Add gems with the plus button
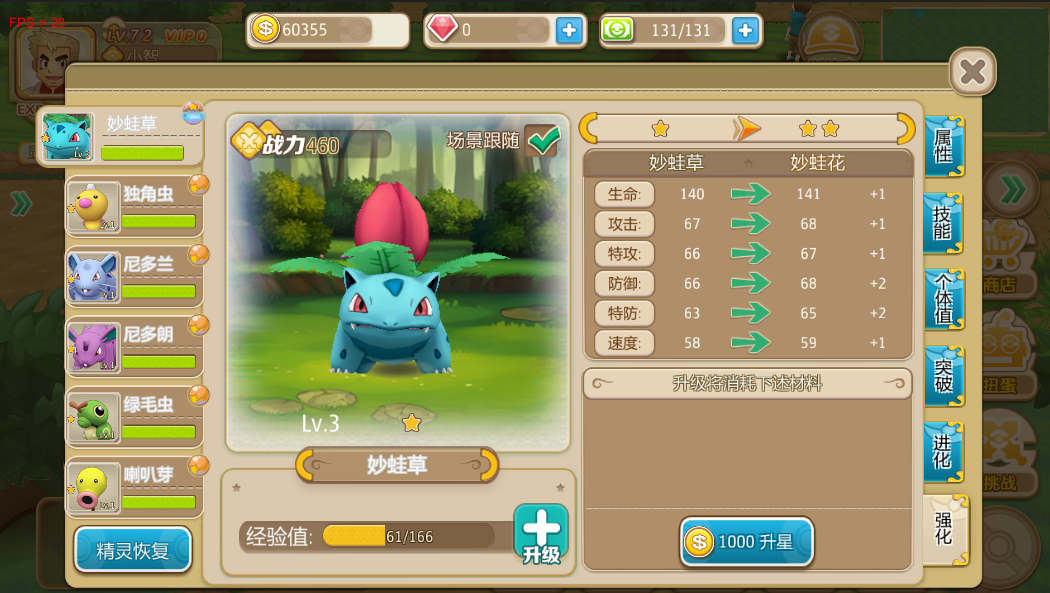 click(569, 31)
